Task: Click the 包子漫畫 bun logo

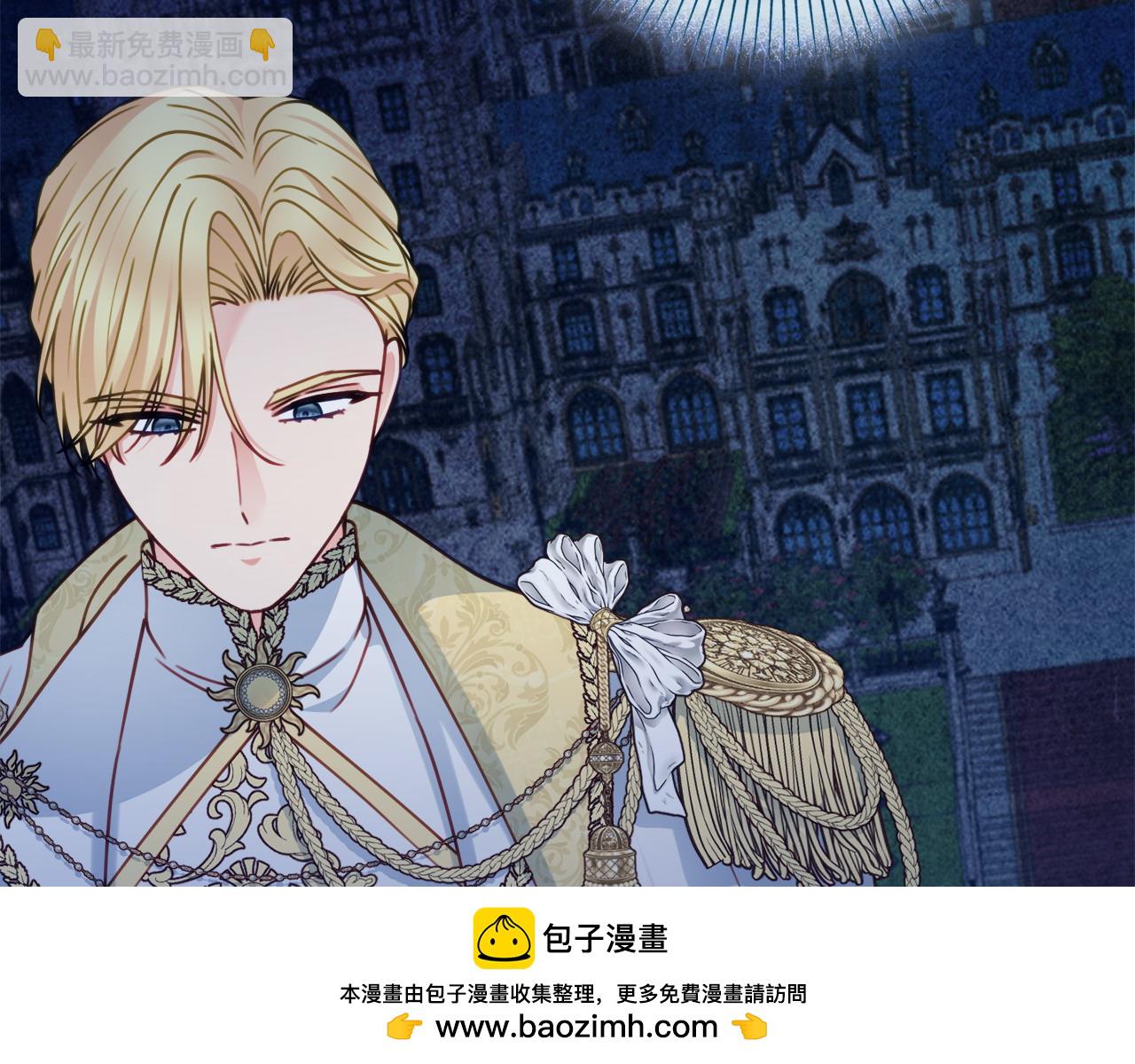Action: (x=504, y=937)
